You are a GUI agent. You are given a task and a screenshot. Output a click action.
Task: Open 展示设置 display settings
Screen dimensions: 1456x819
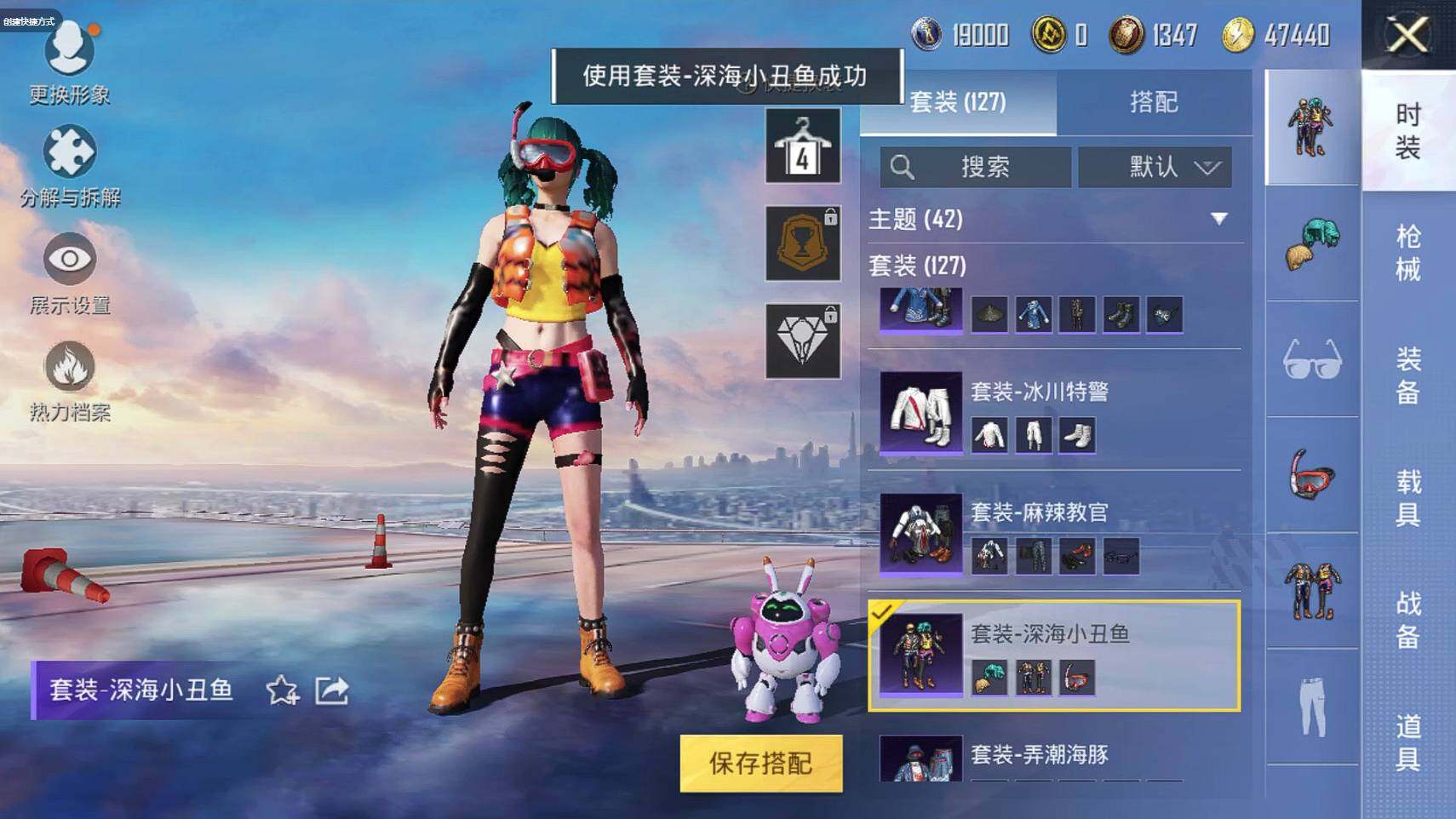click(69, 272)
